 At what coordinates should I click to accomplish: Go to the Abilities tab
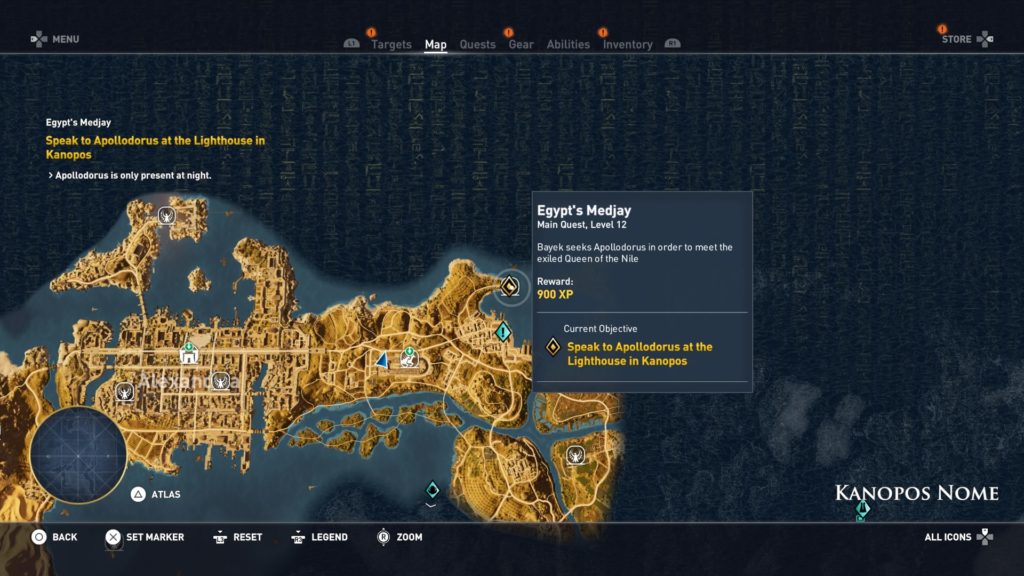pyautogui.click(x=568, y=44)
